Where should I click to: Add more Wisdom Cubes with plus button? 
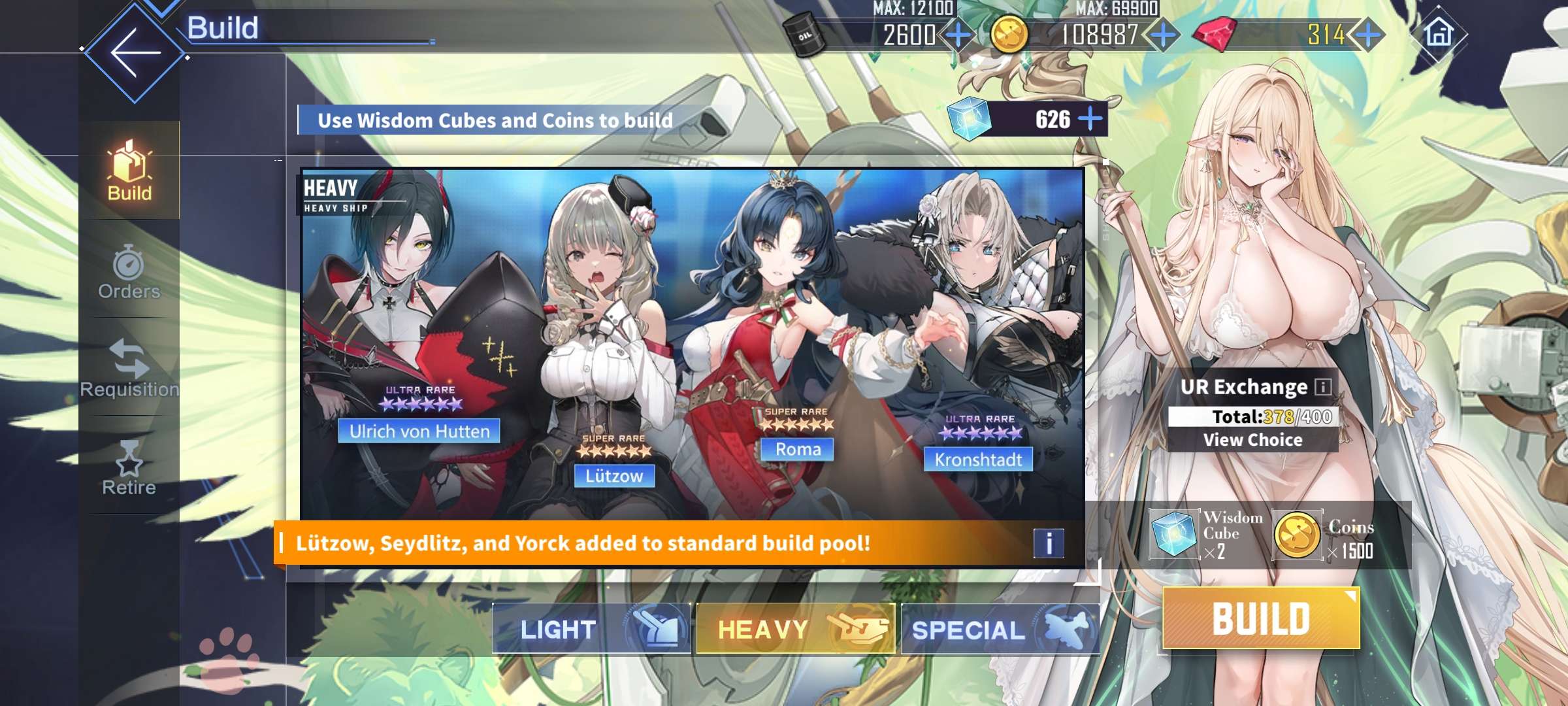point(1090,119)
